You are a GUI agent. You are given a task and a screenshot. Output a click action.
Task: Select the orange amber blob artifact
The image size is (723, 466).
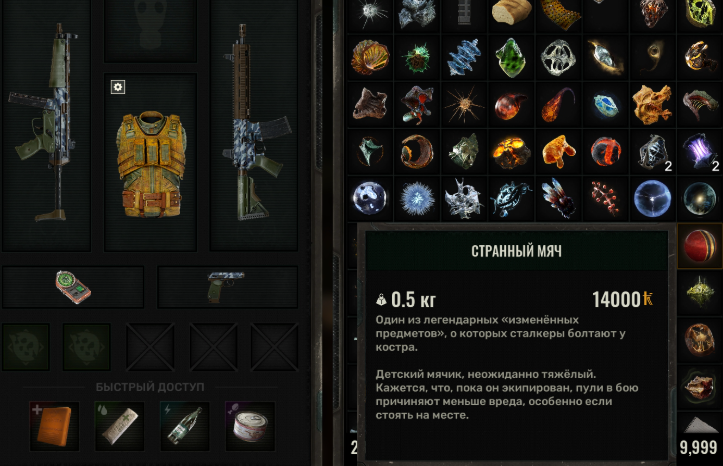point(557,151)
